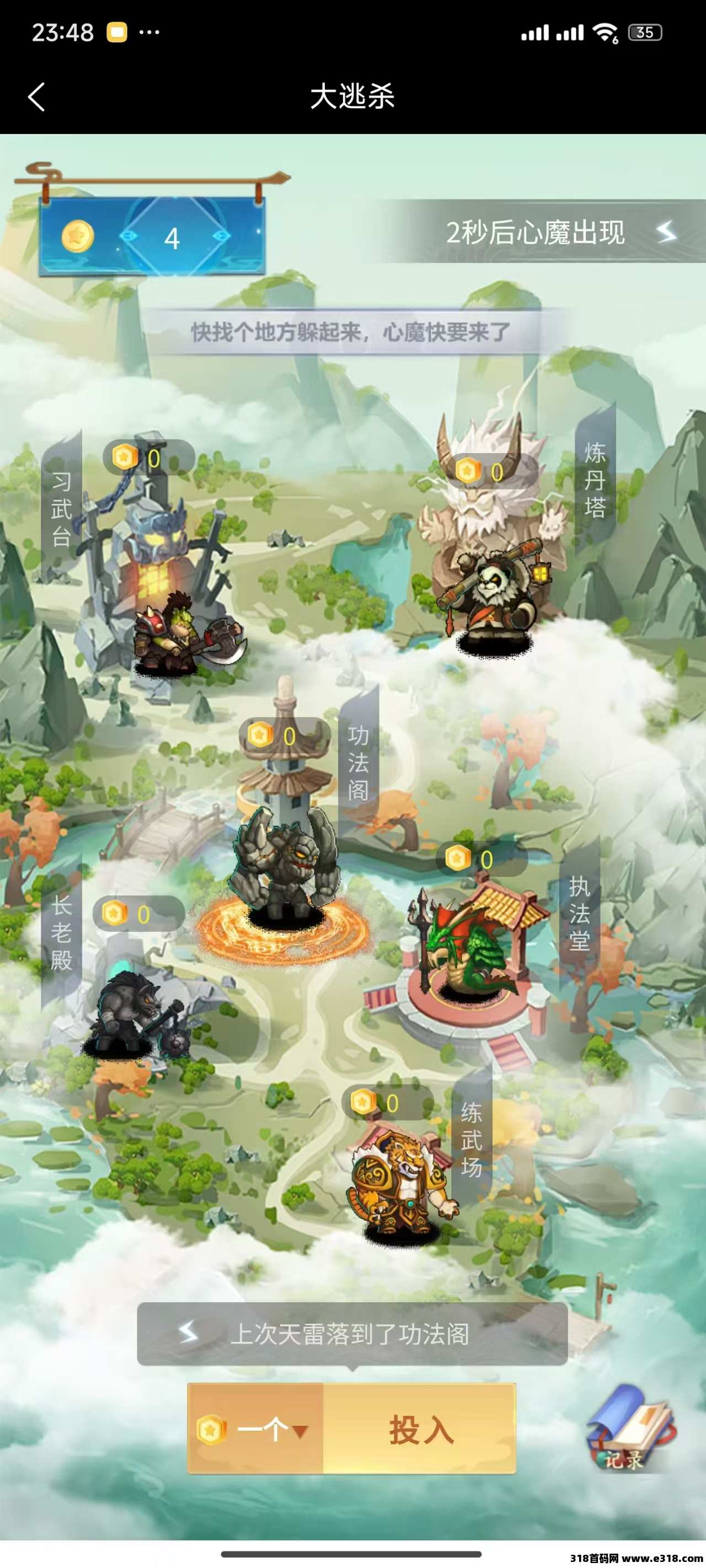Tap the 投入 invest button
This screenshot has width=706, height=1568.
click(x=420, y=1429)
